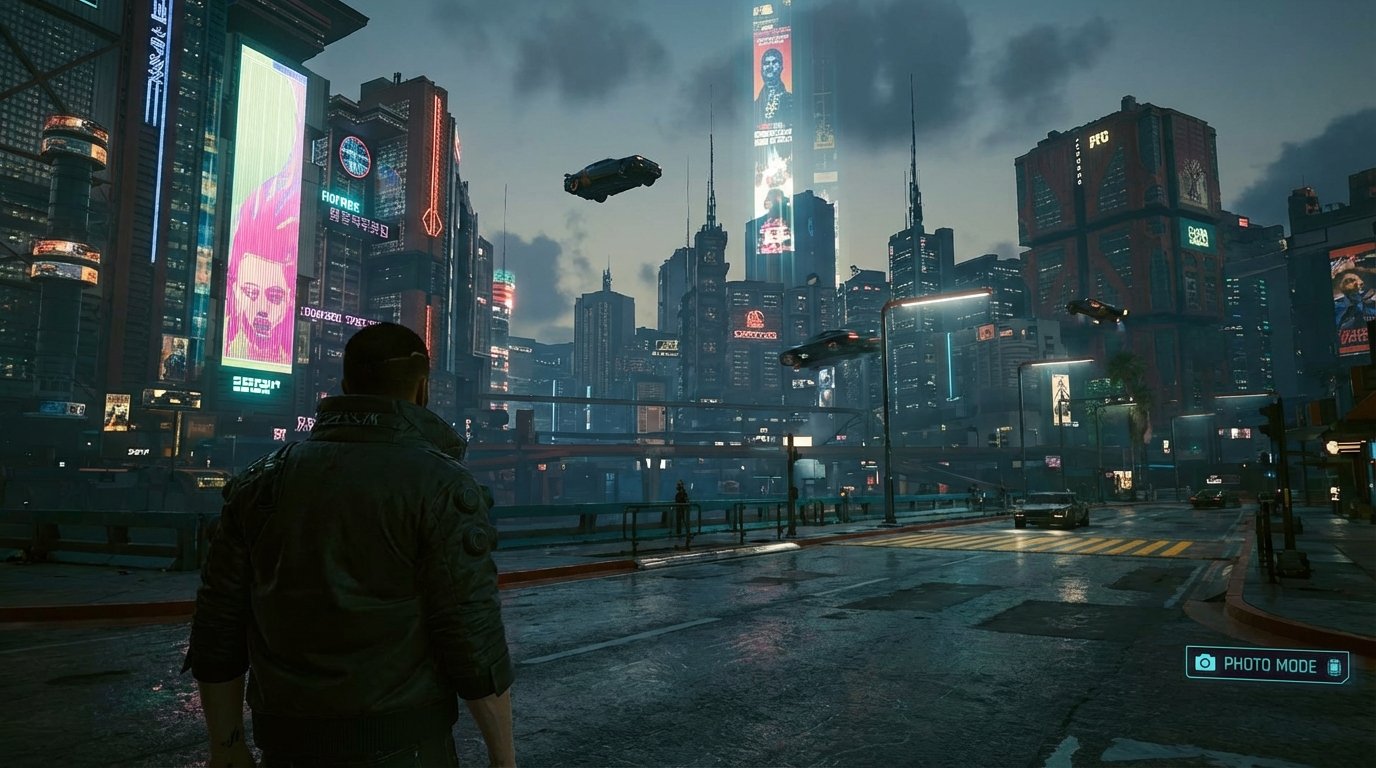The image size is (1376, 768).
Task: Click the camera icon on the Photo Mode widget
Action: (x=1204, y=662)
